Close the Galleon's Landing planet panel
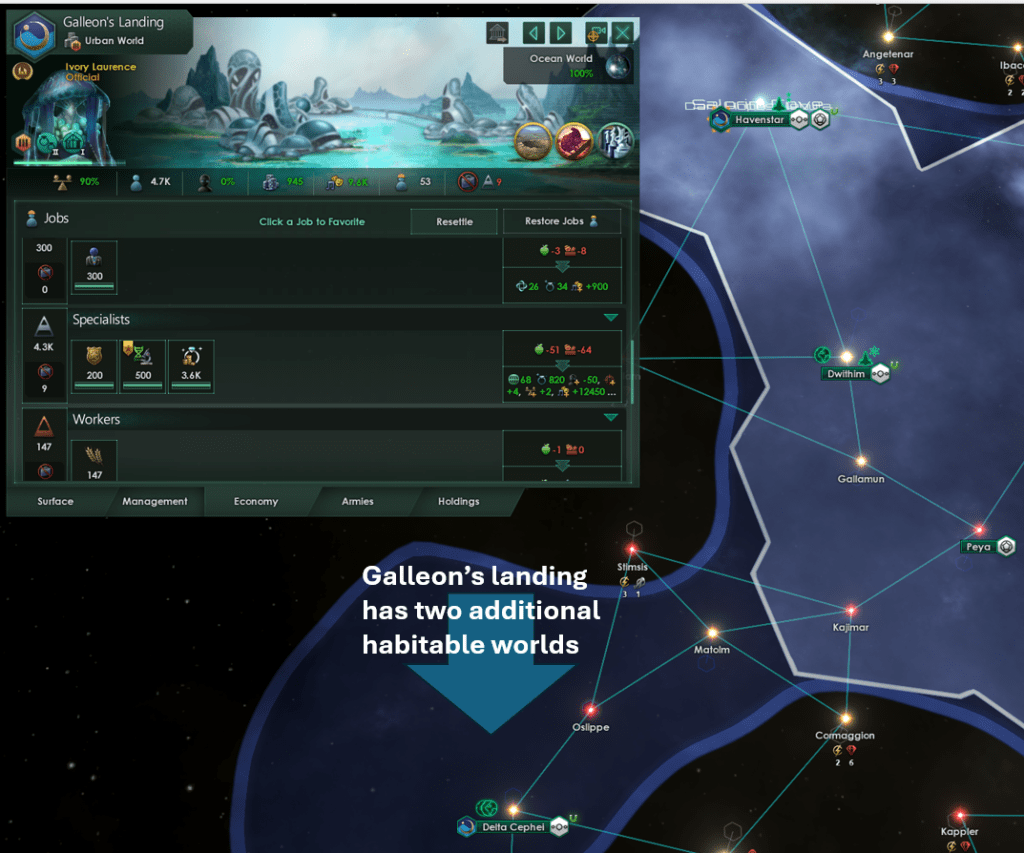Image resolution: width=1024 pixels, height=853 pixels. [x=624, y=33]
